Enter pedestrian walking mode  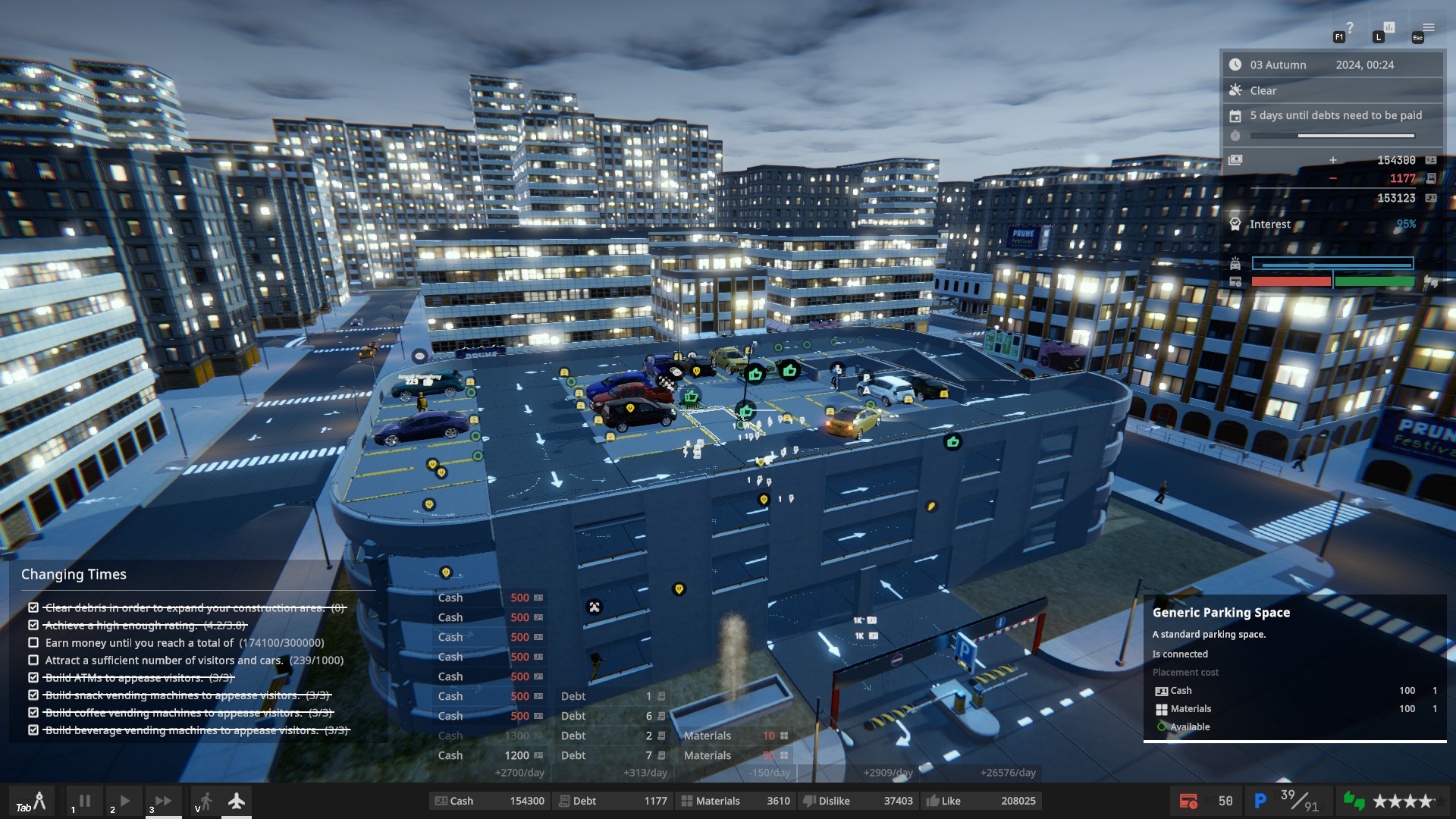point(203,800)
